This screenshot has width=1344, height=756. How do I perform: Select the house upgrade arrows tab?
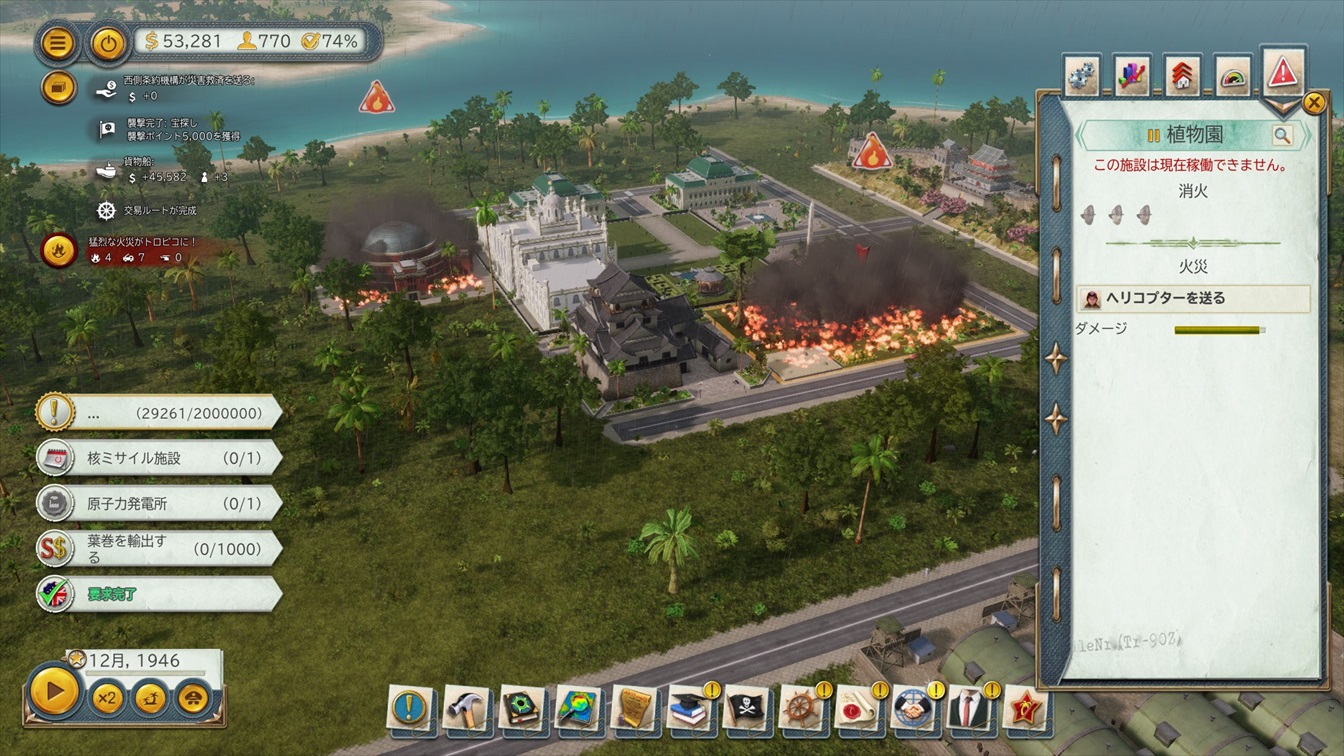pyautogui.click(x=1183, y=76)
